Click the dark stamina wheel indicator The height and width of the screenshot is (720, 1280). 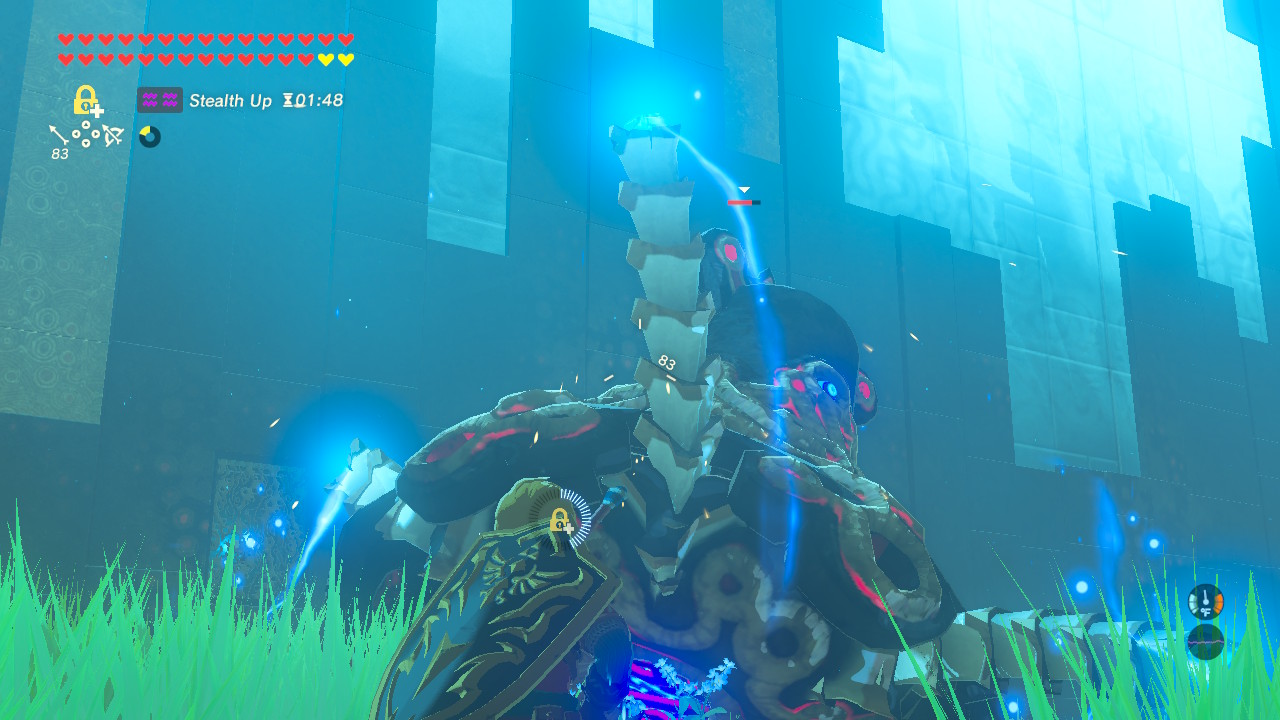pyautogui.click(x=151, y=135)
